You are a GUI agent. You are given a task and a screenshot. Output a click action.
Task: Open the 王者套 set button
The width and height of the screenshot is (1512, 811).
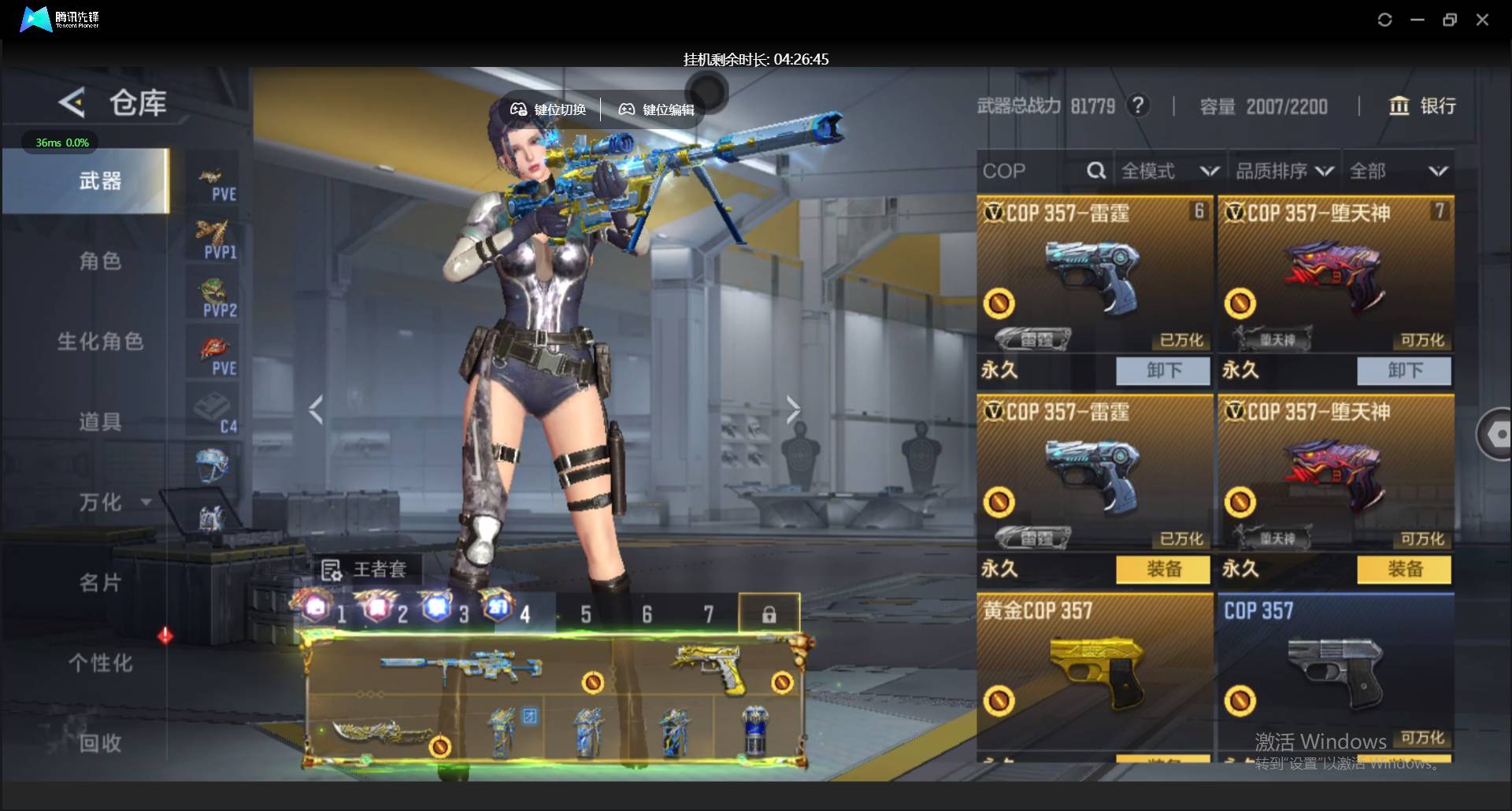pos(365,568)
